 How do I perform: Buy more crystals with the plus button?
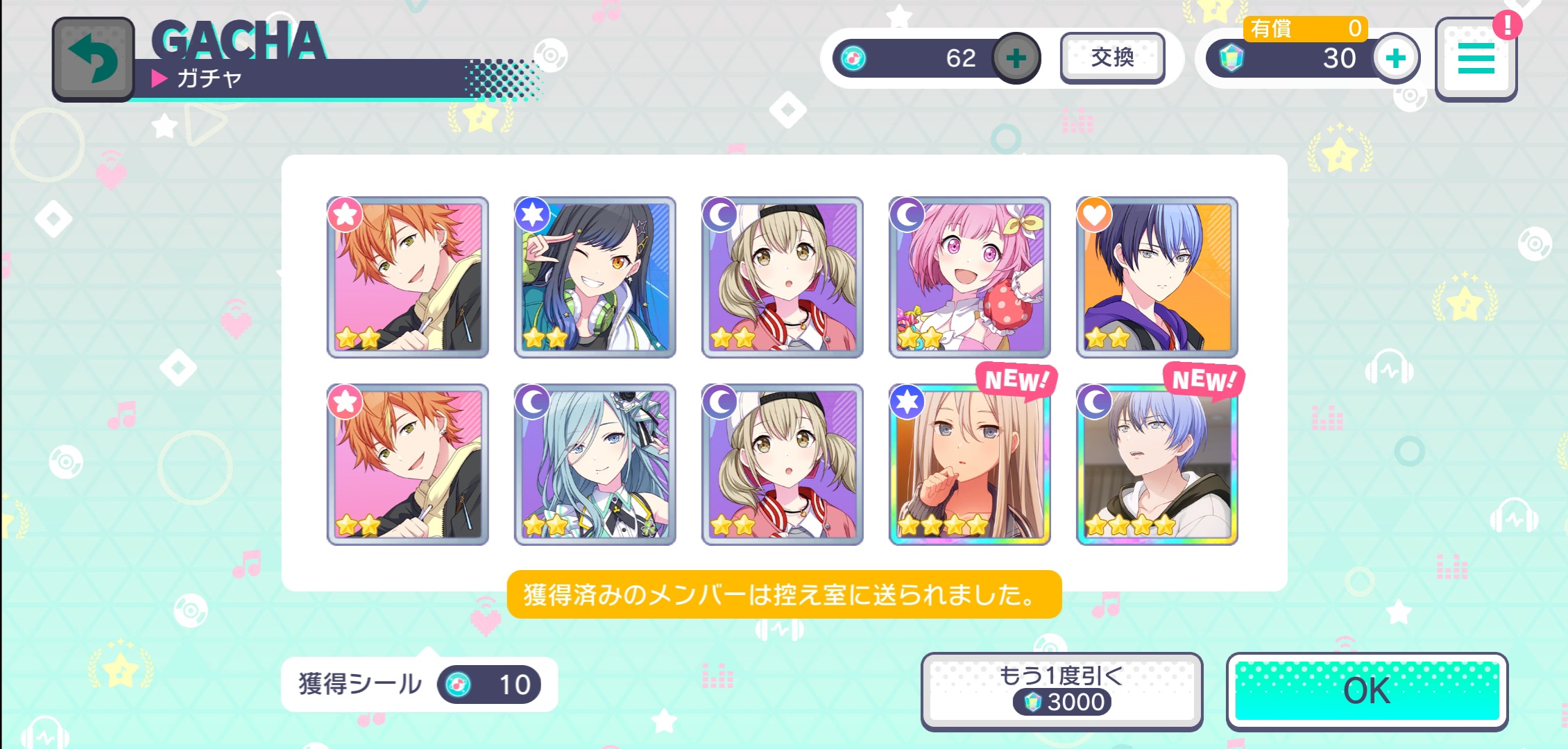tap(1396, 58)
